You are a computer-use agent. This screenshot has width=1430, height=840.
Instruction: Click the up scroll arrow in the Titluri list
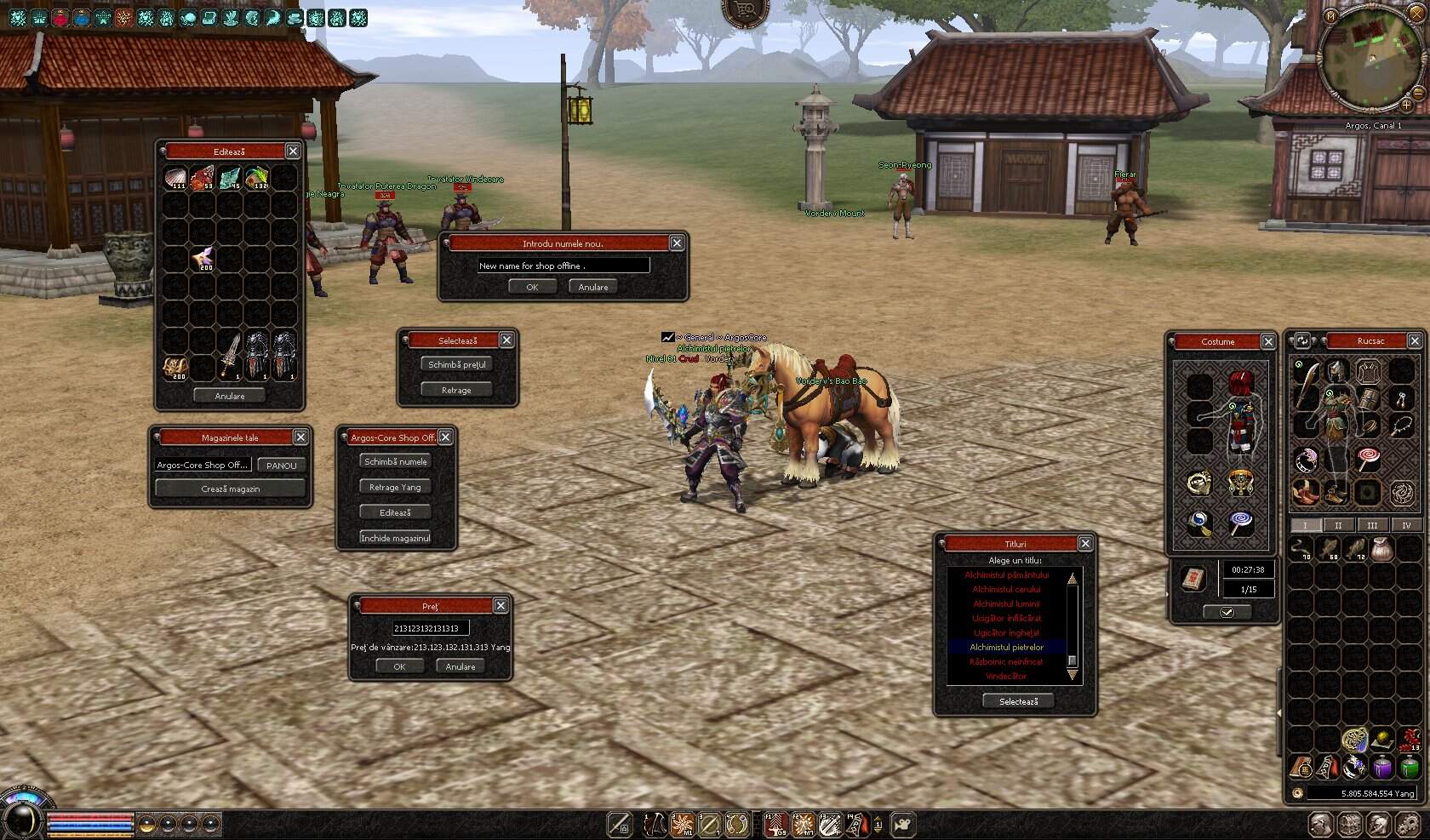1072,577
